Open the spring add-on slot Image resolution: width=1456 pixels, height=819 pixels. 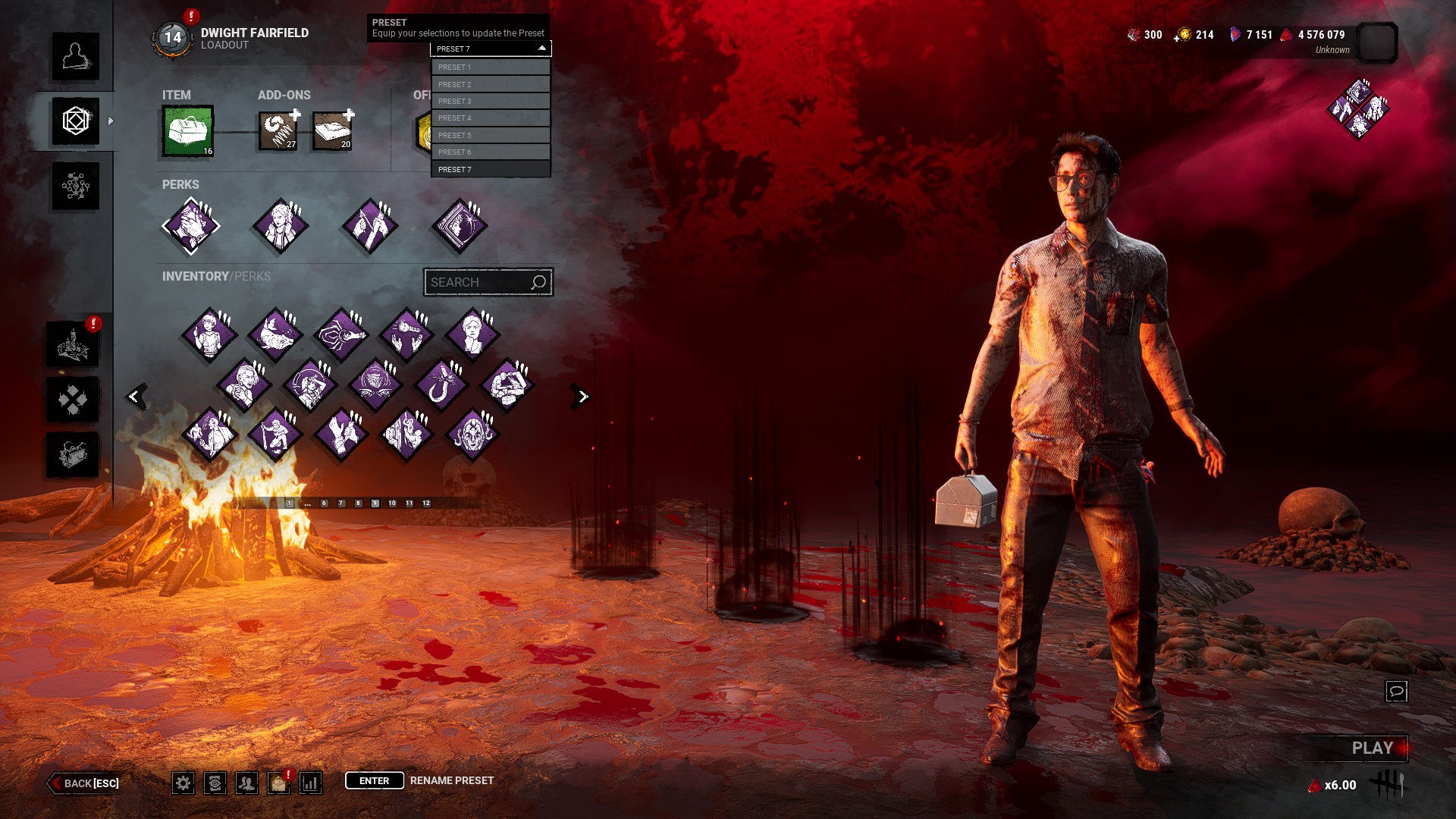[x=278, y=131]
